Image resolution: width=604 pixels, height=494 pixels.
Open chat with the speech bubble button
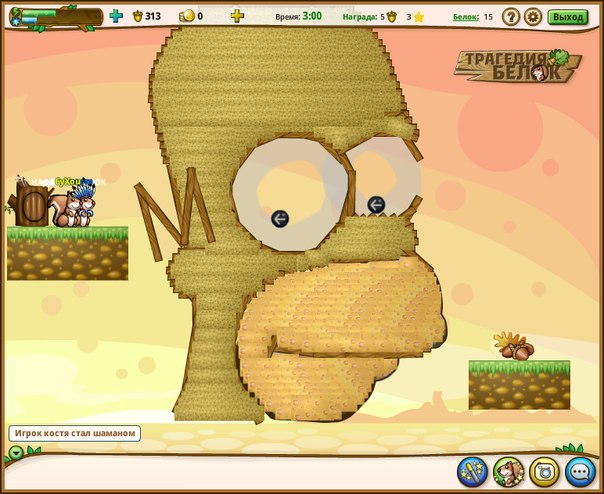click(x=580, y=471)
